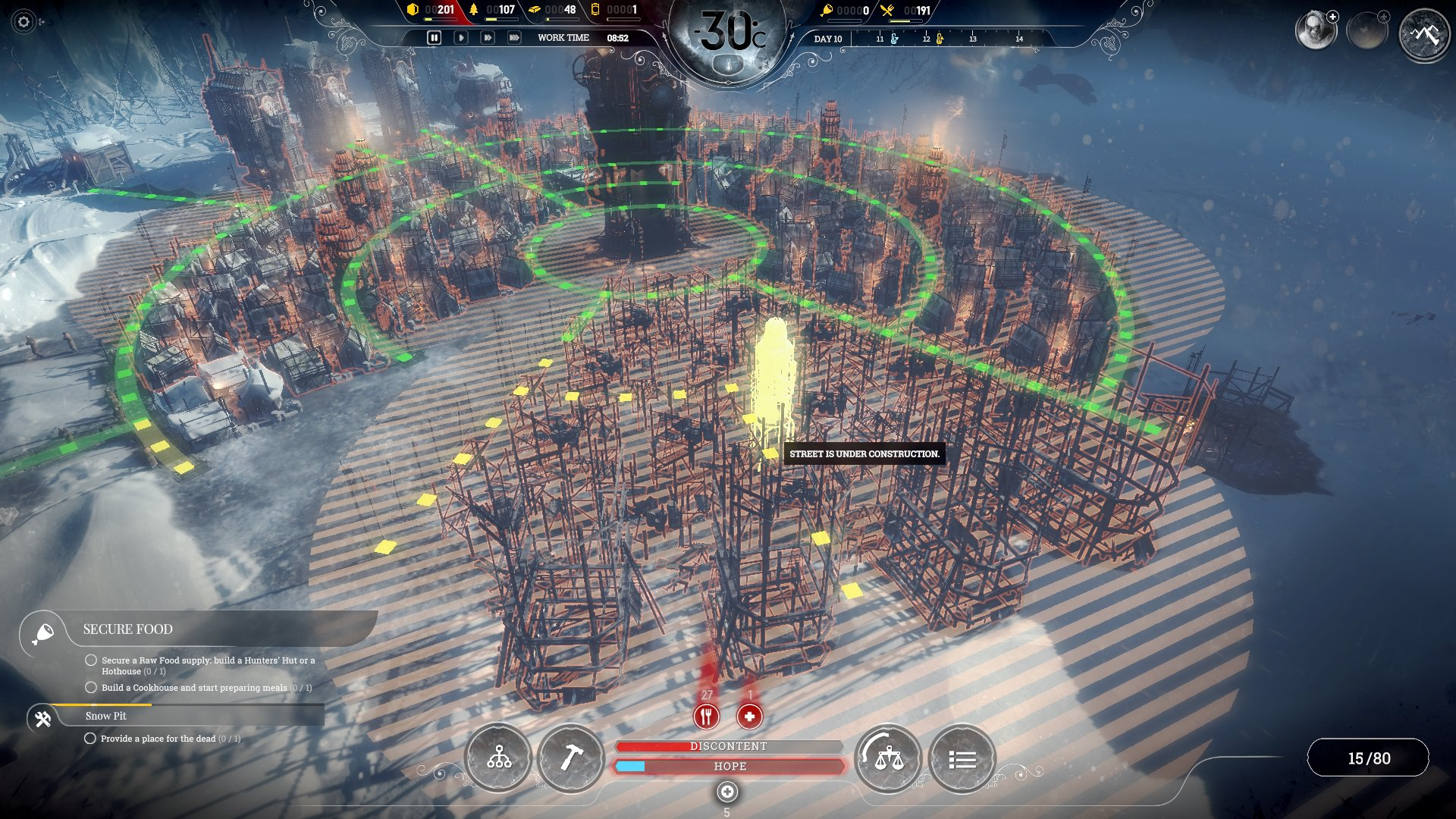Select the Secure Food objective header
Image resolution: width=1456 pixels, height=819 pixels.
pyautogui.click(x=127, y=629)
